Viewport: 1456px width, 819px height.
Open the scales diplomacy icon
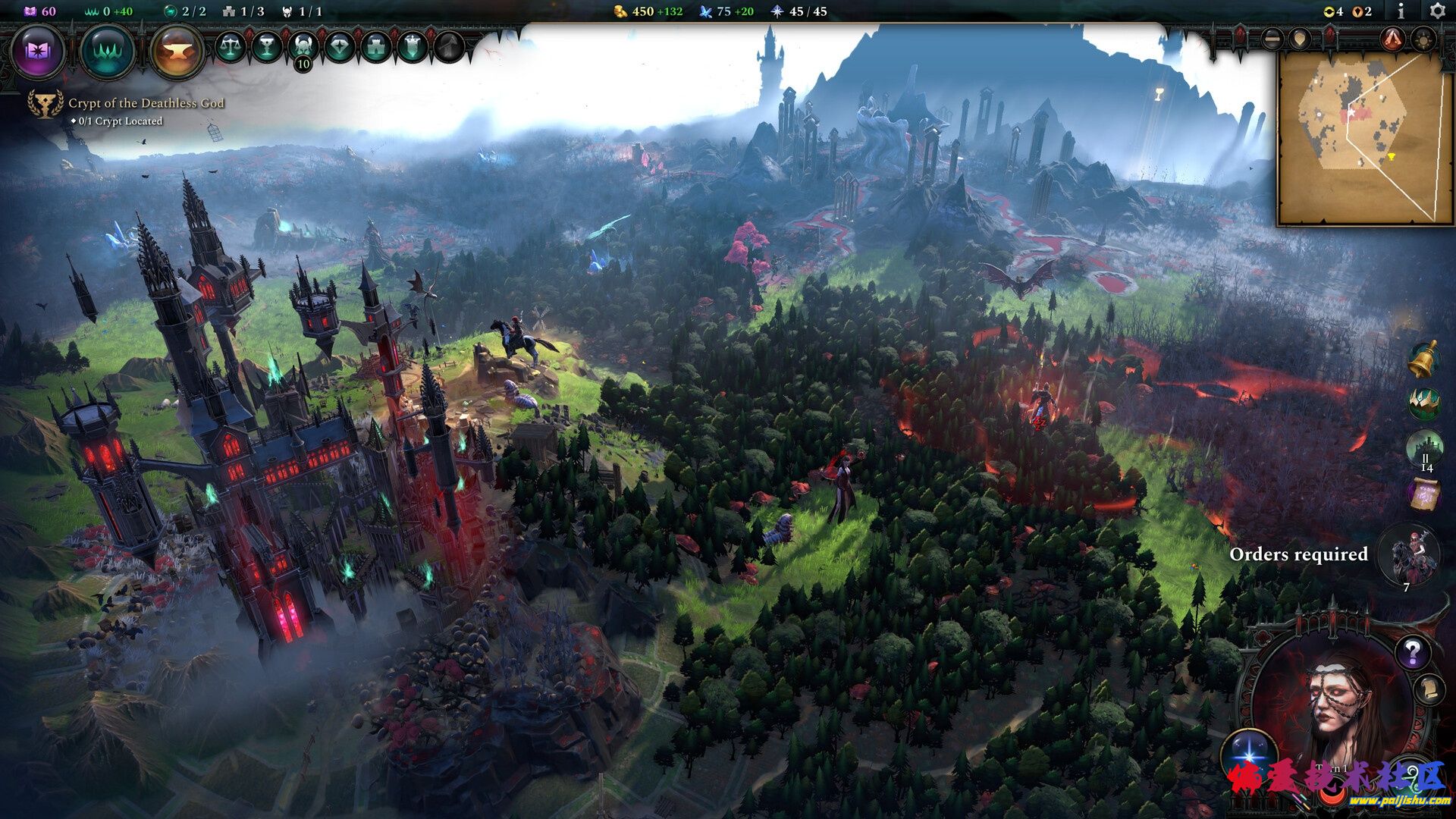pyautogui.click(x=231, y=48)
